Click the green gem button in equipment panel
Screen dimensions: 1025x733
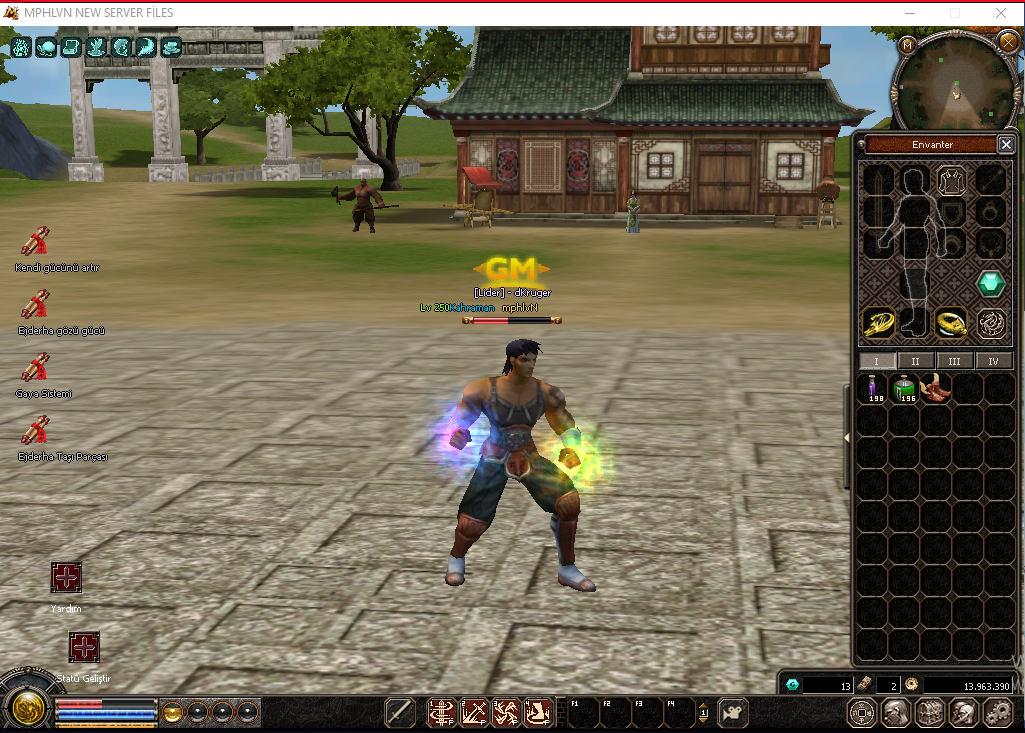tap(991, 284)
